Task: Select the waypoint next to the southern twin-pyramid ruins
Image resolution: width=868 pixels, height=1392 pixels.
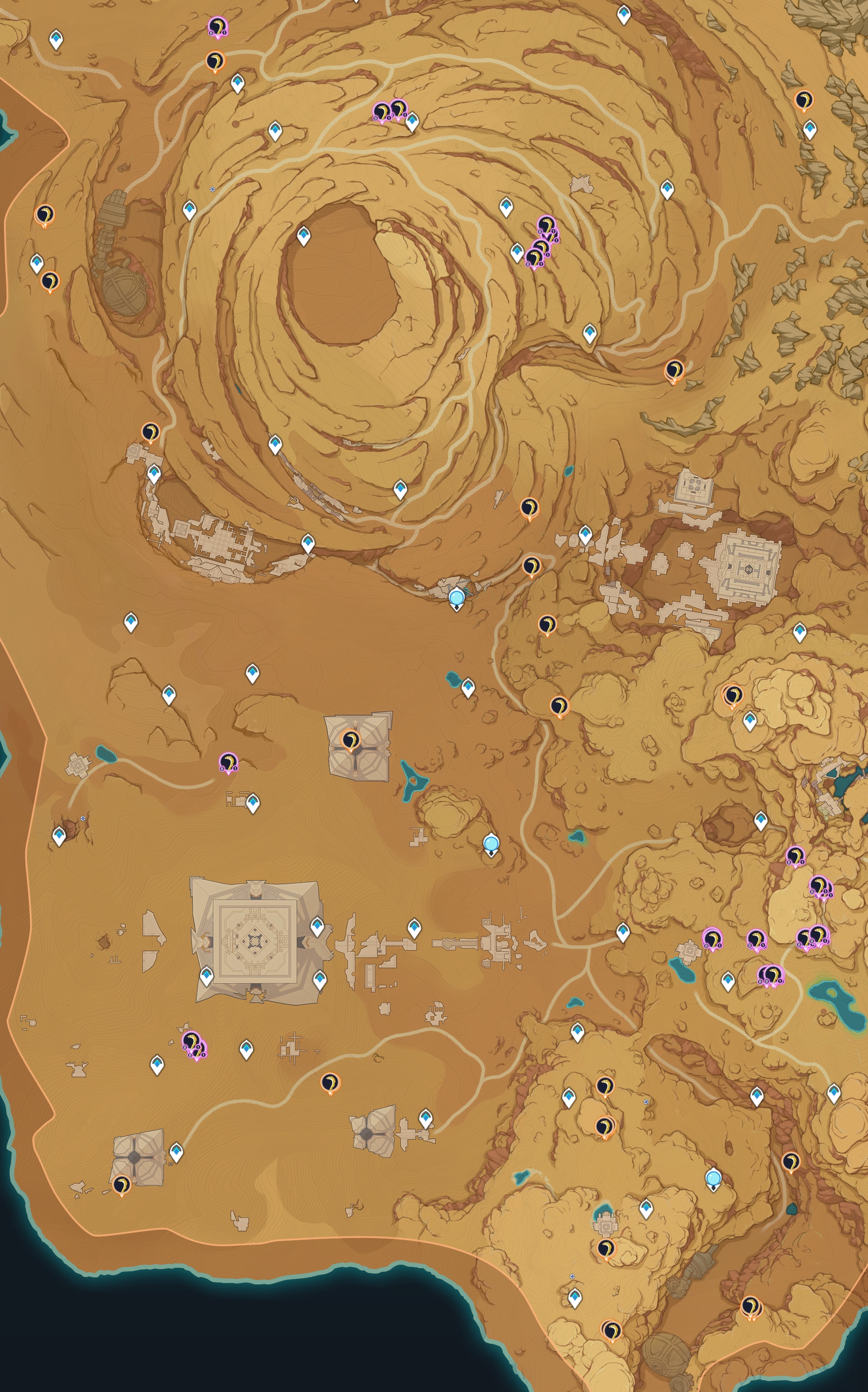Action: (x=425, y=1117)
